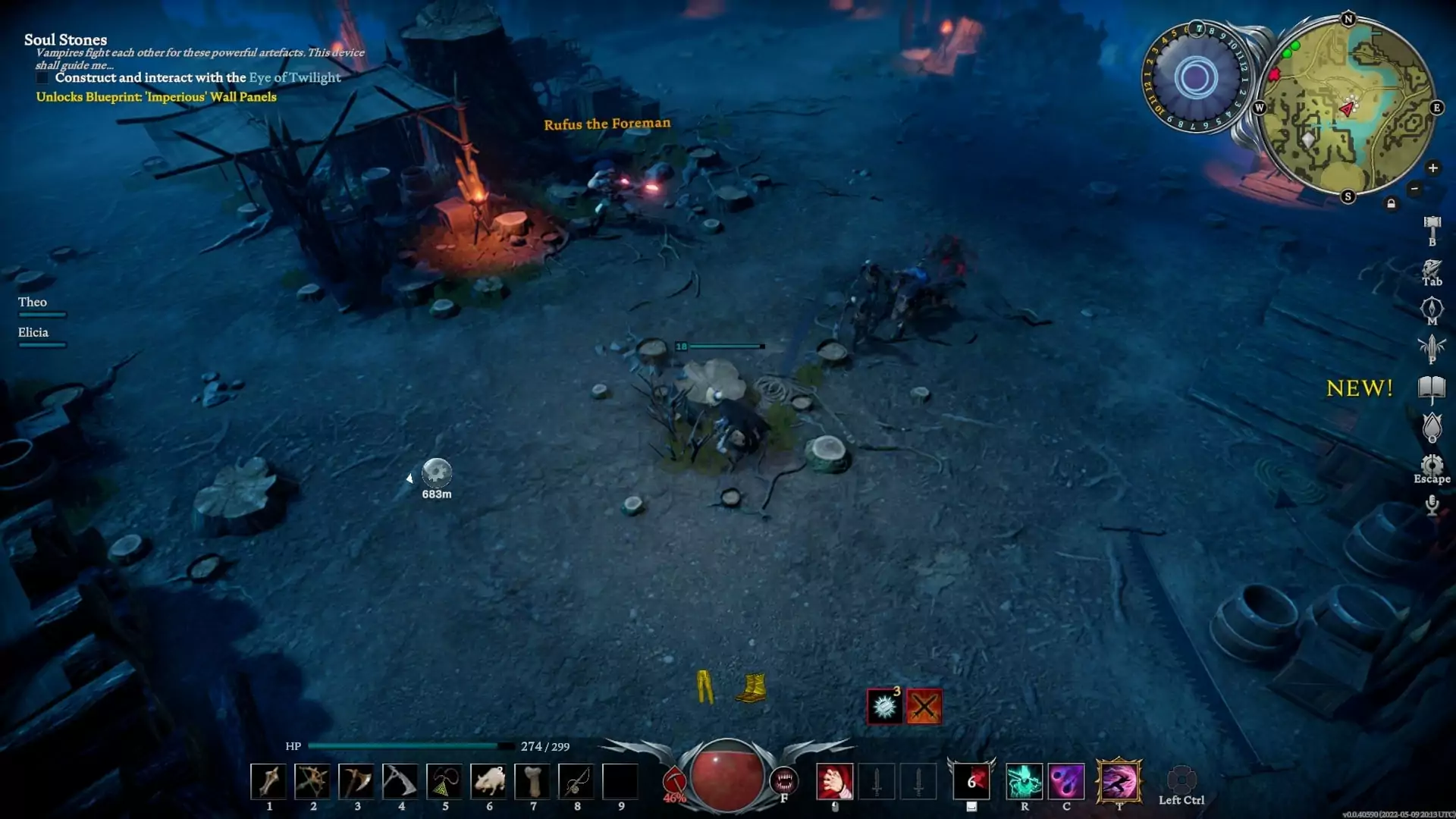Screen dimensions: 1456x819
Task: Open the Escape settings gear icon
Action: [x=1432, y=465]
